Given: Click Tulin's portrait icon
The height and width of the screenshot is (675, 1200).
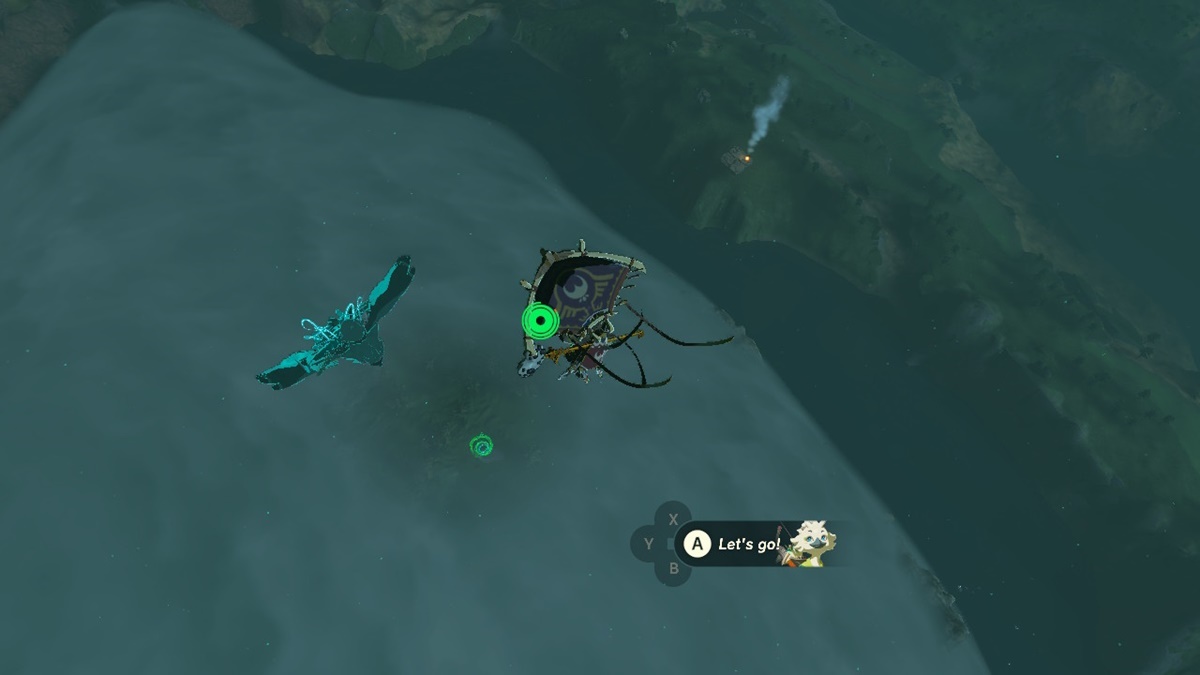Looking at the screenshot, I should pos(810,544).
